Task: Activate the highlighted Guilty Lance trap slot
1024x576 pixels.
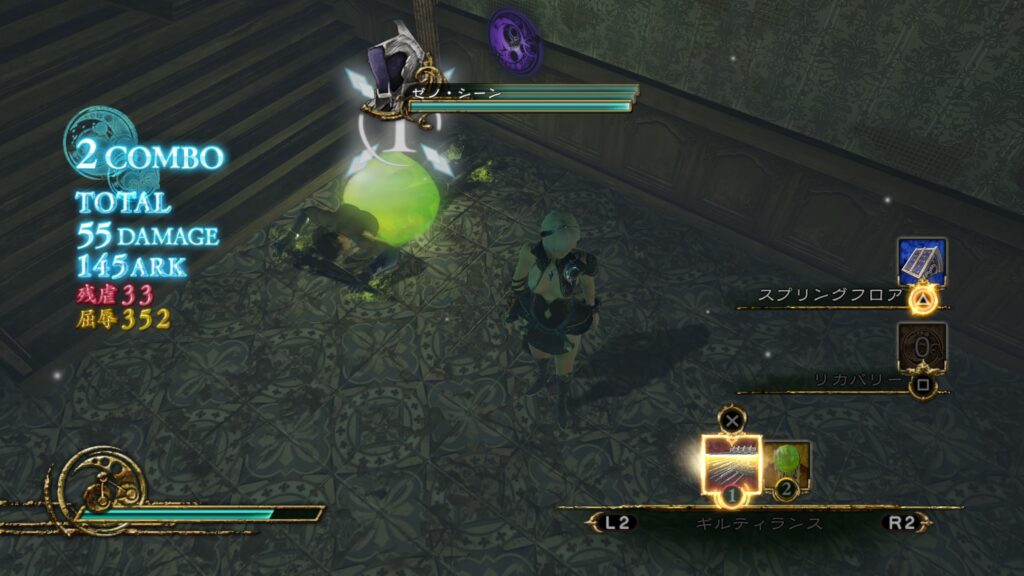Action: pos(731,465)
